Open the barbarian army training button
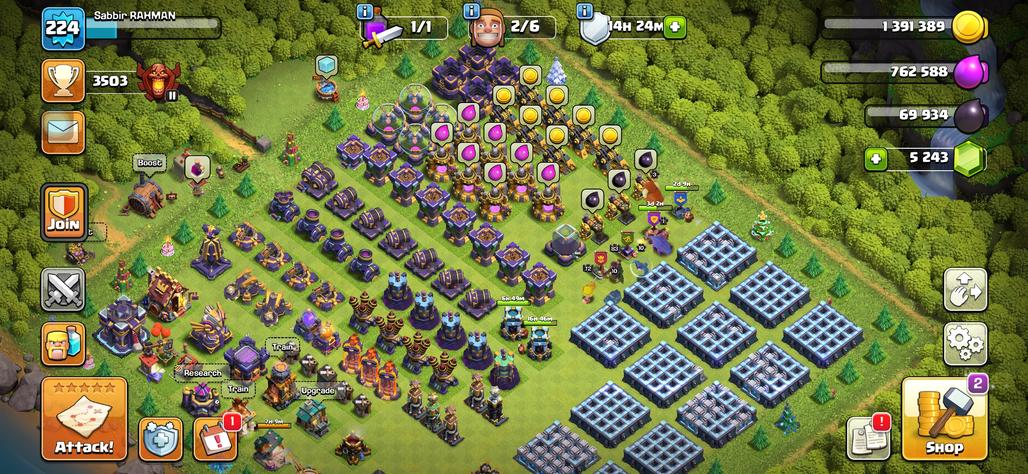Viewport: 1028px width, 474px height. (x=63, y=343)
